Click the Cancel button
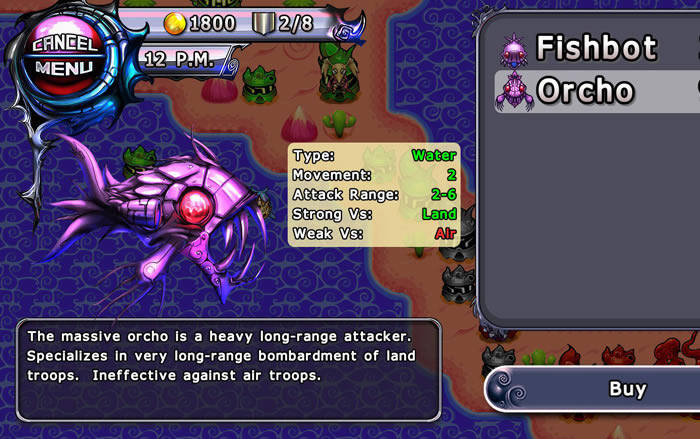Viewport: 700px width, 439px height. [64, 44]
